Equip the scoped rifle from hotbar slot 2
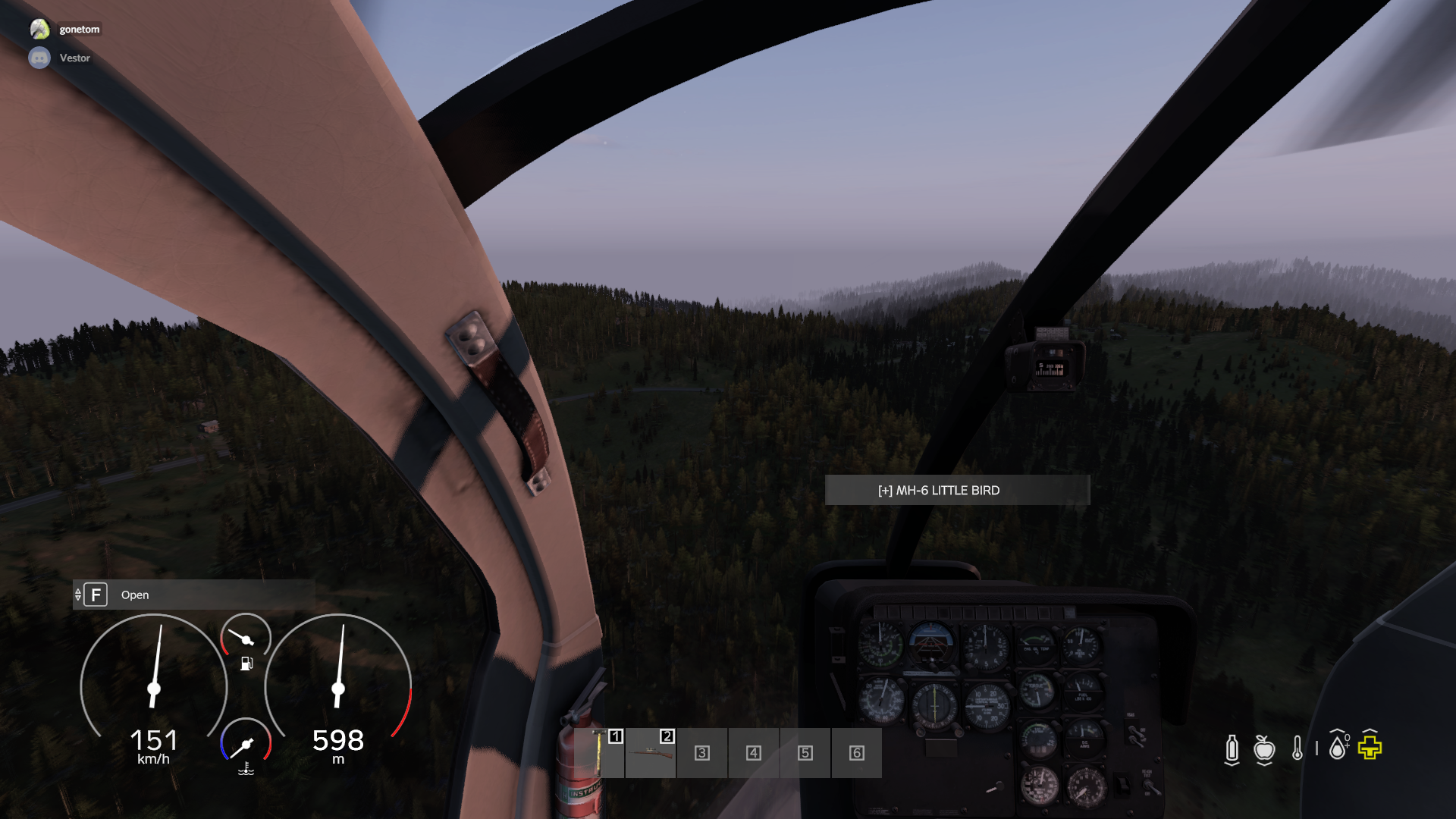Image resolution: width=1456 pixels, height=819 pixels. tap(651, 753)
